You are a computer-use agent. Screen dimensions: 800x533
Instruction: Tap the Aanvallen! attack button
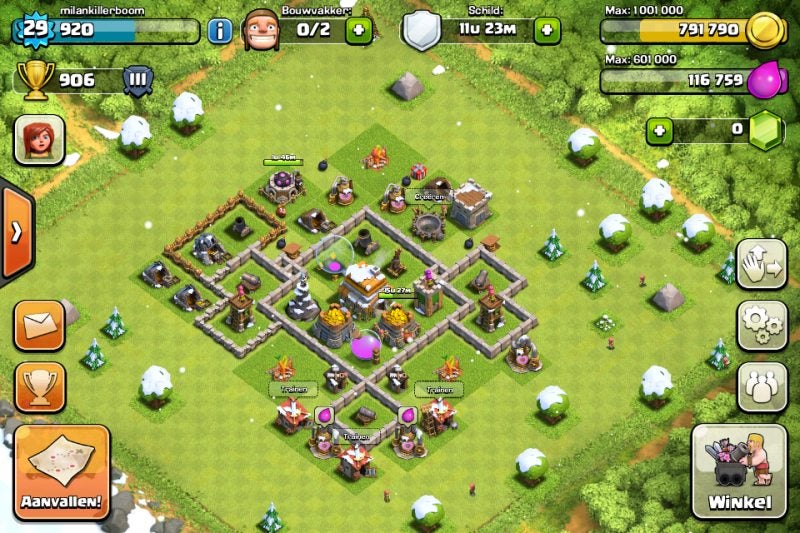(x=62, y=471)
